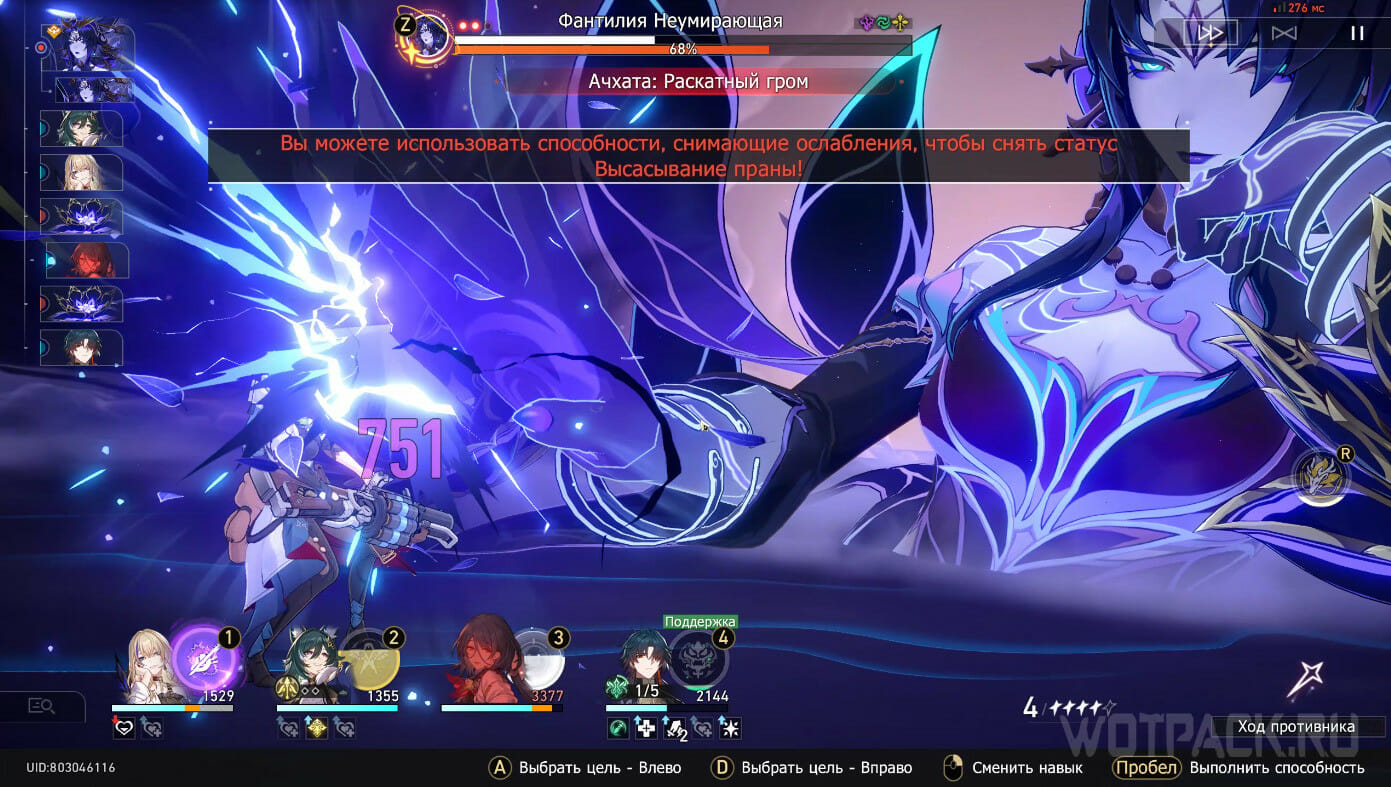Activate the second character's yellow ultimate

370,659
